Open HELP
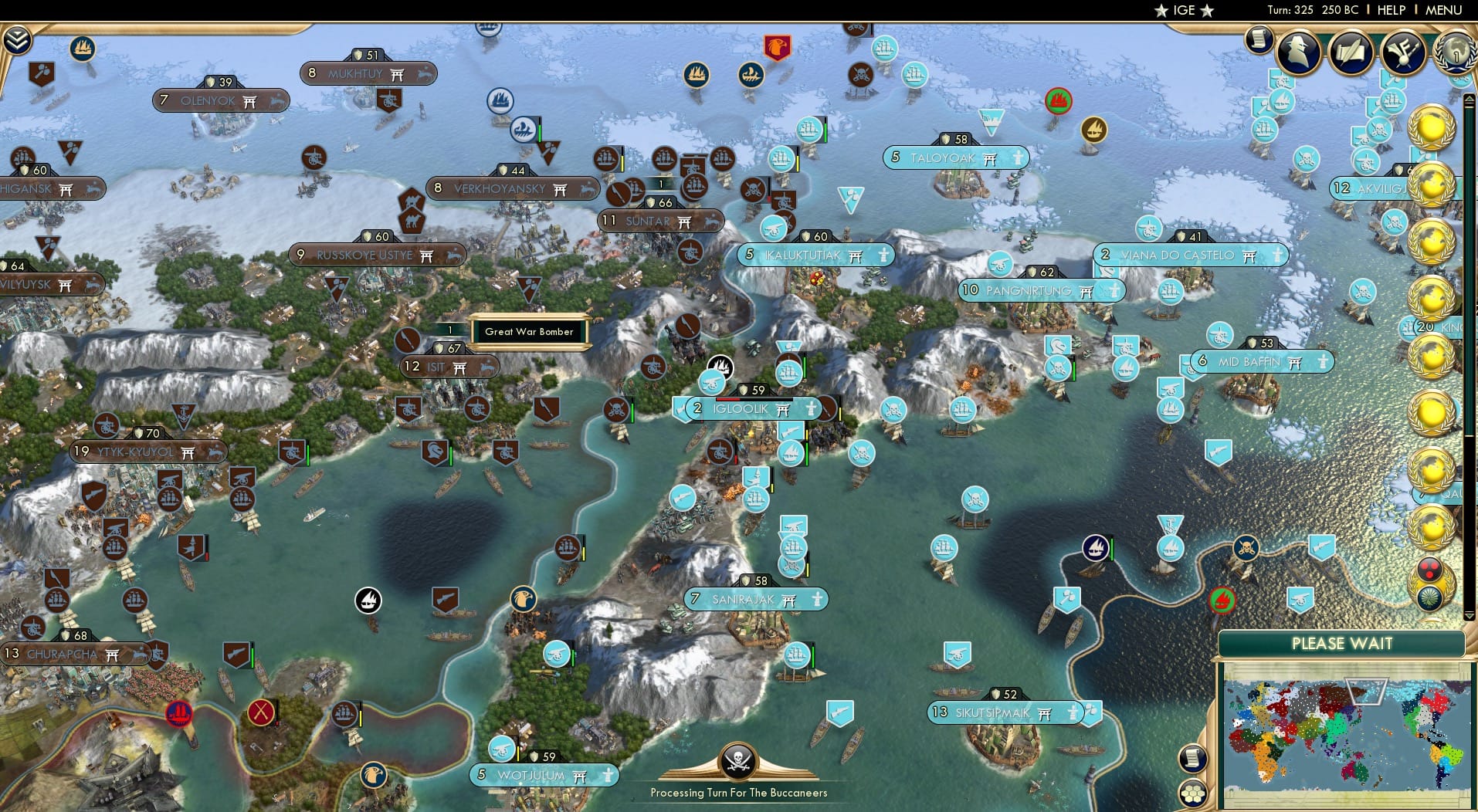Image resolution: width=1478 pixels, height=812 pixels. pos(1390,10)
